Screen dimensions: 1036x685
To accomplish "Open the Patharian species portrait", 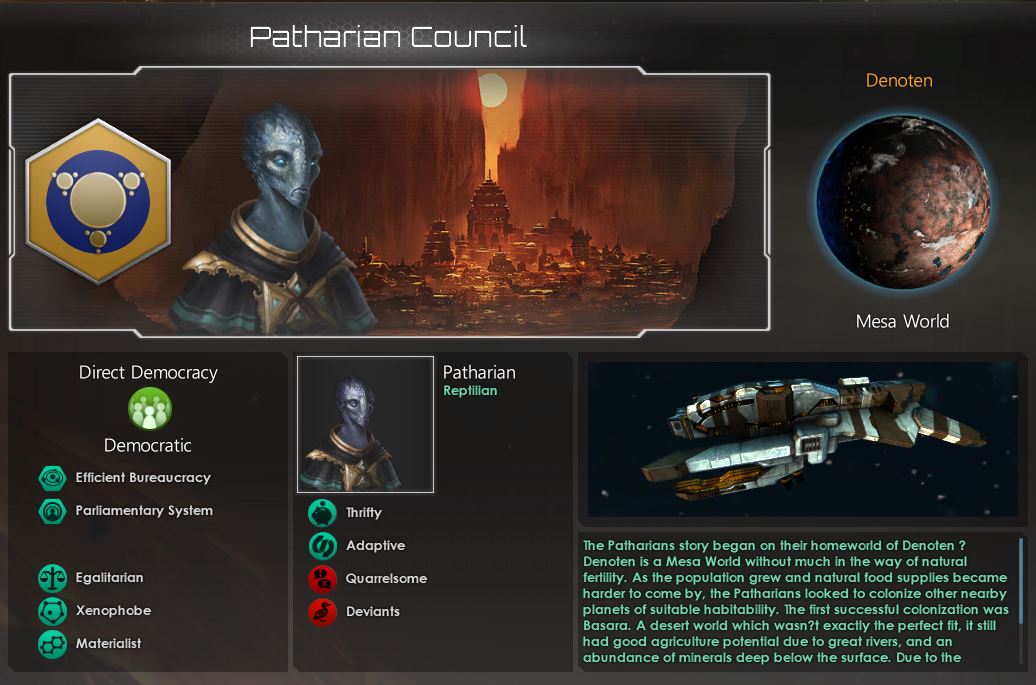I will pyautogui.click(x=365, y=424).
